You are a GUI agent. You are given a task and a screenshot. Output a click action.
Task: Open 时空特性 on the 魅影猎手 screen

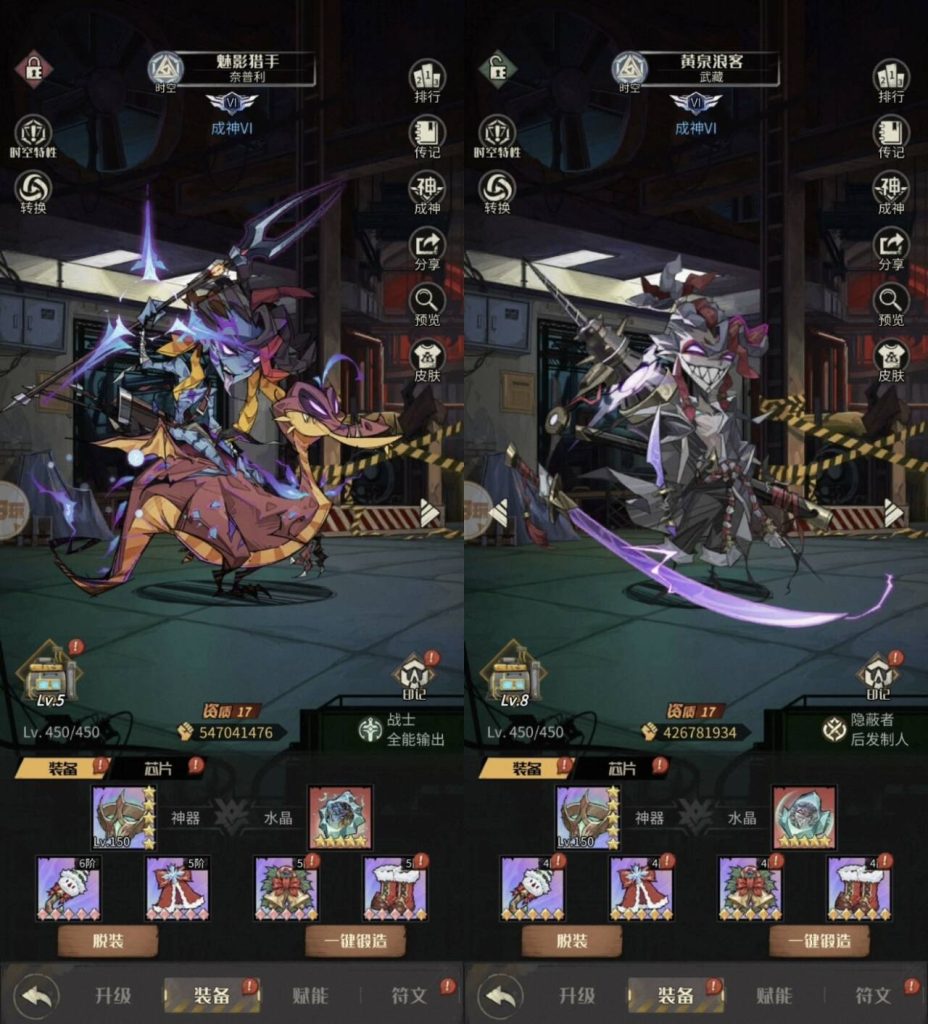[x=33, y=134]
